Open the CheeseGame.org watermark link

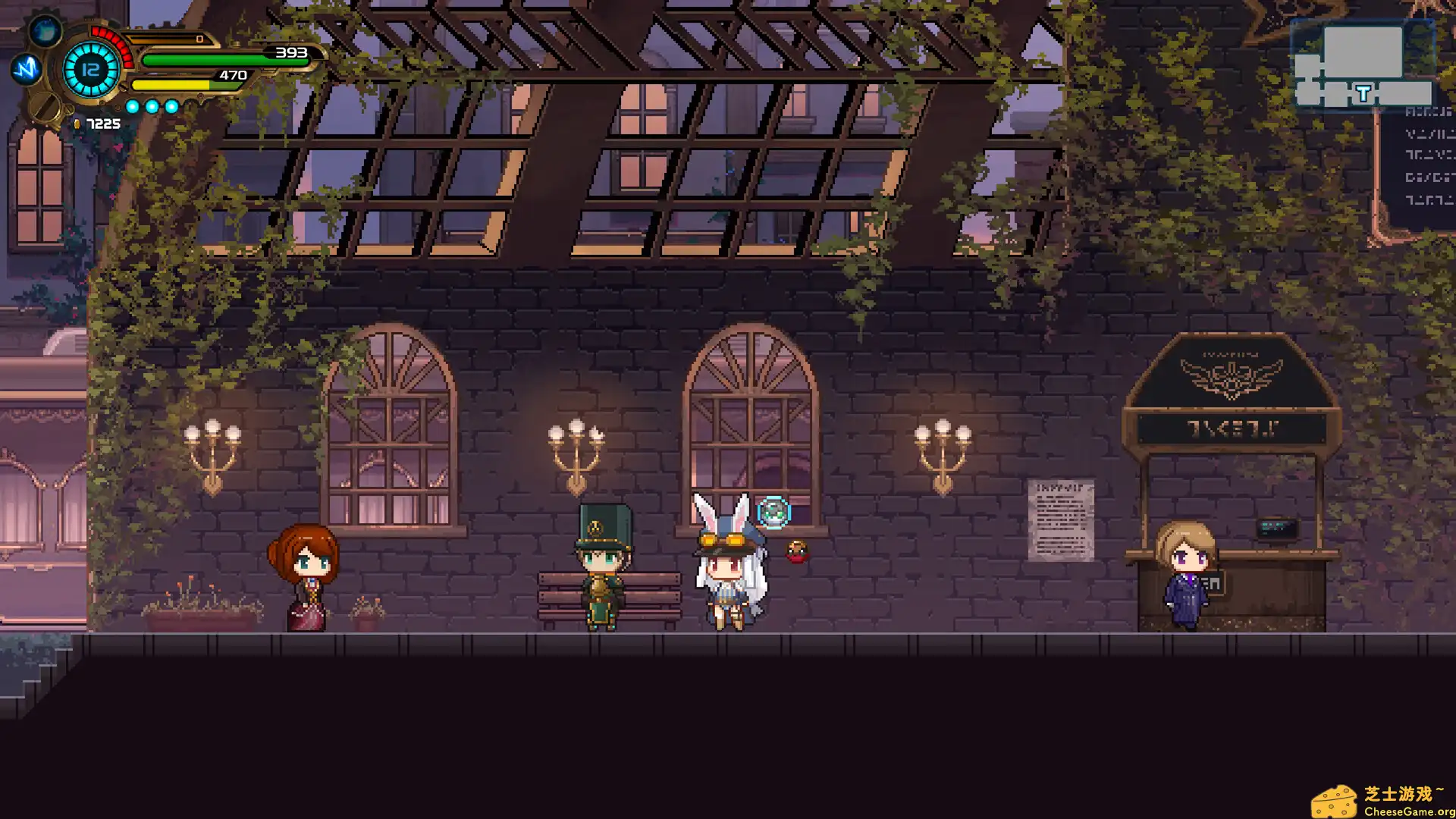pos(1385,802)
